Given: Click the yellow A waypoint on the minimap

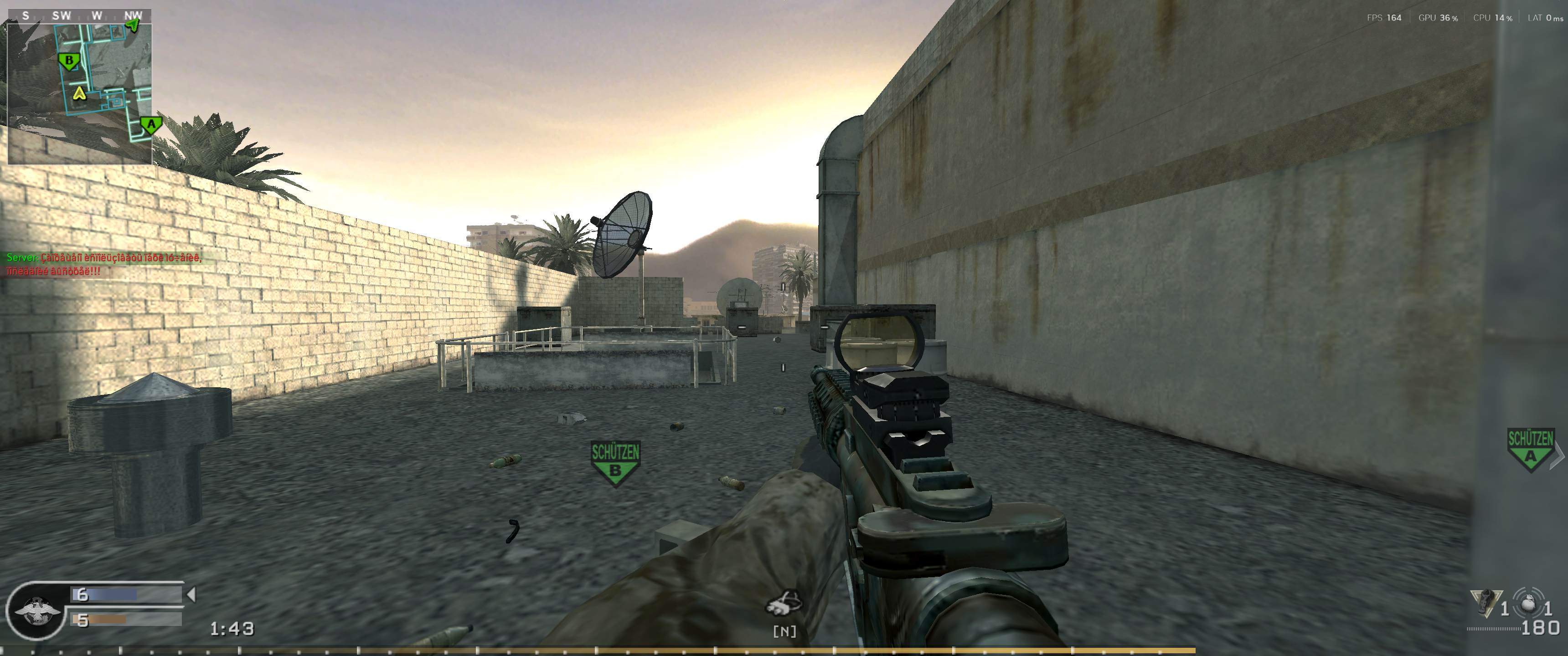Looking at the screenshot, I should [80, 95].
